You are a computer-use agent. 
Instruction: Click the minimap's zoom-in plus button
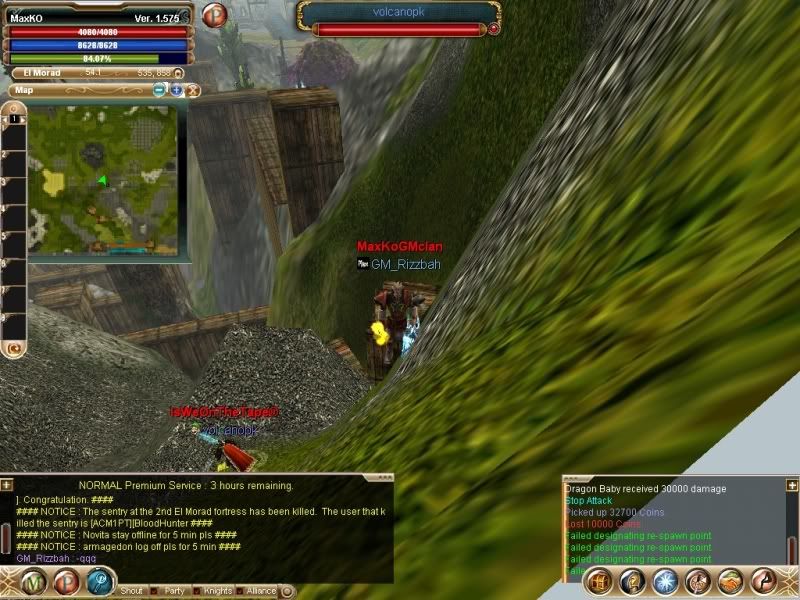click(x=176, y=90)
